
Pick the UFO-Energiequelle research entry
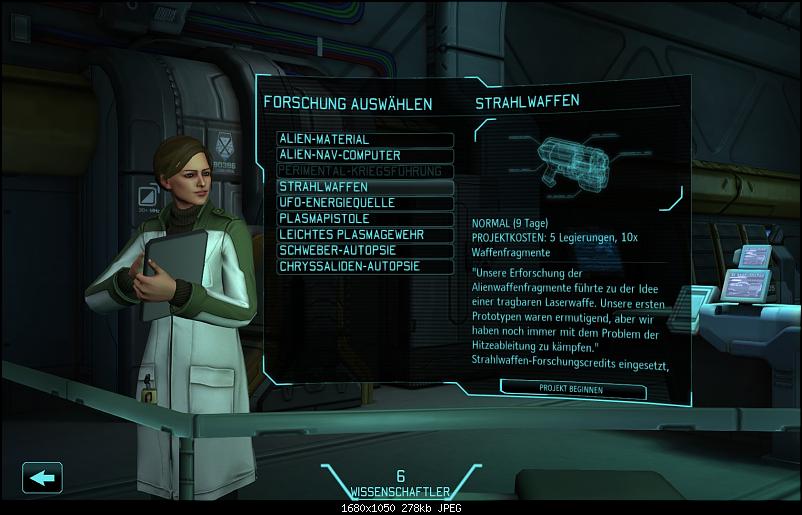(365, 203)
